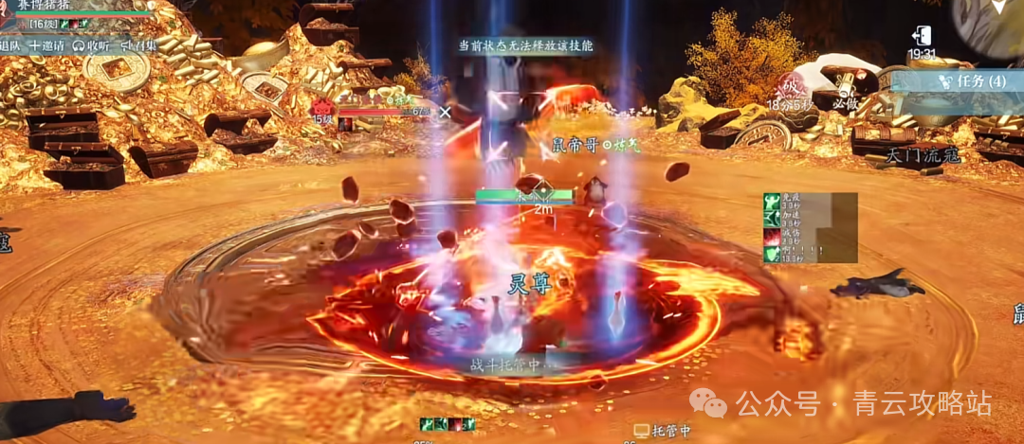Click the 退队 leave team button
This screenshot has width=1024, height=444.
(10, 46)
